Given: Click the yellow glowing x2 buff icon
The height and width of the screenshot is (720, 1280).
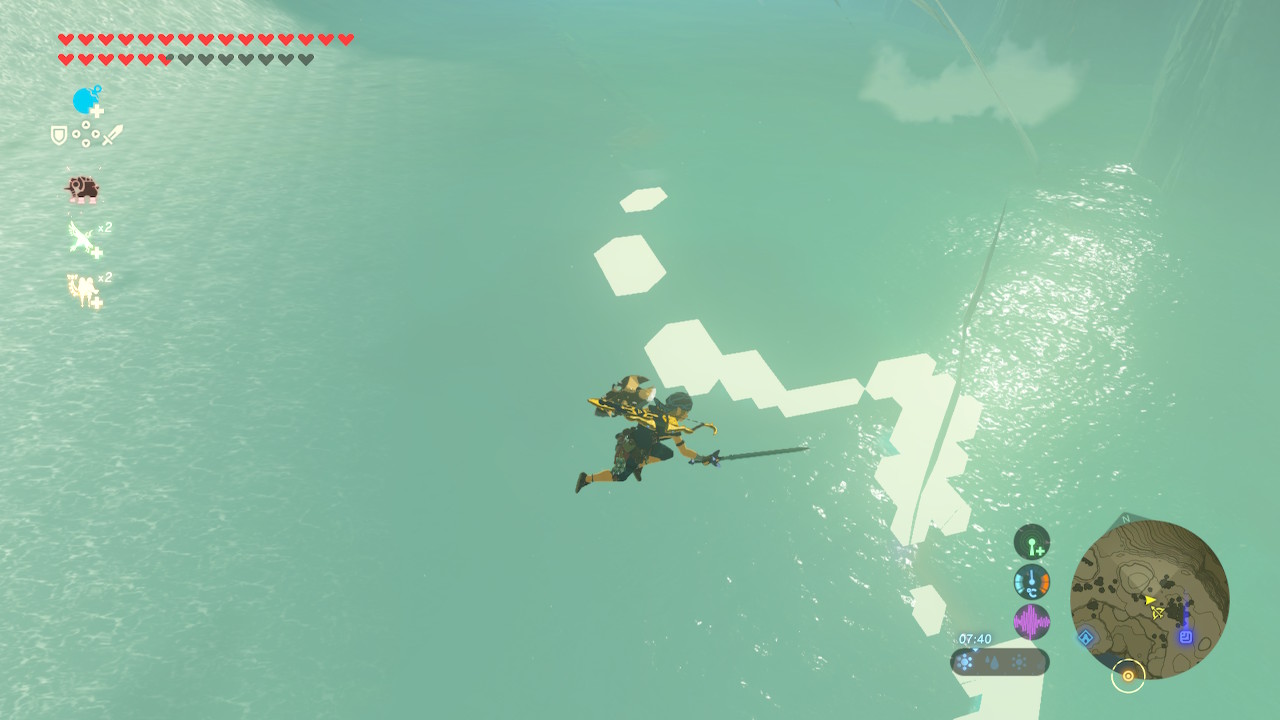Looking at the screenshot, I should (x=84, y=290).
